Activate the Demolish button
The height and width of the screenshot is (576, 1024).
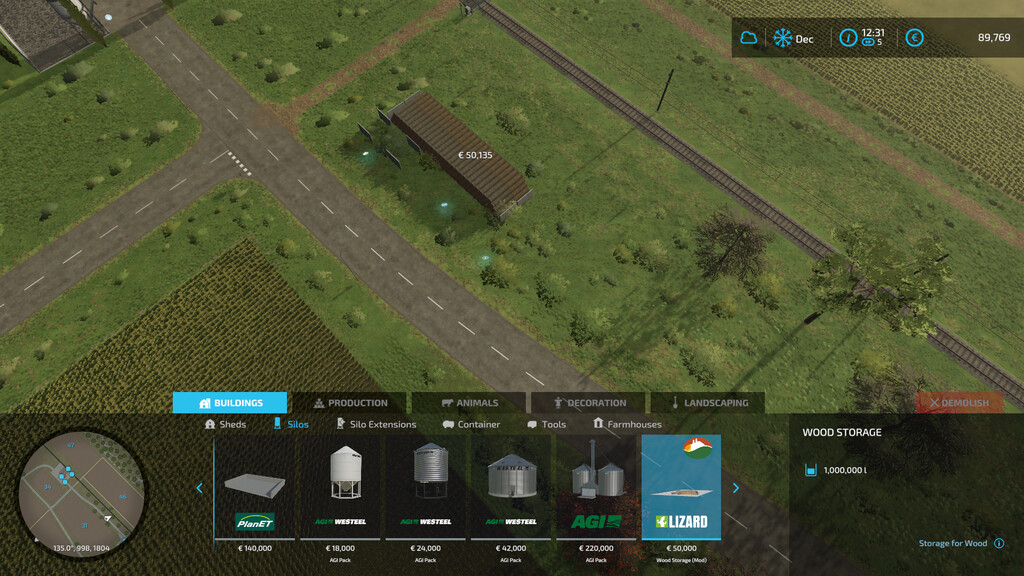click(959, 403)
